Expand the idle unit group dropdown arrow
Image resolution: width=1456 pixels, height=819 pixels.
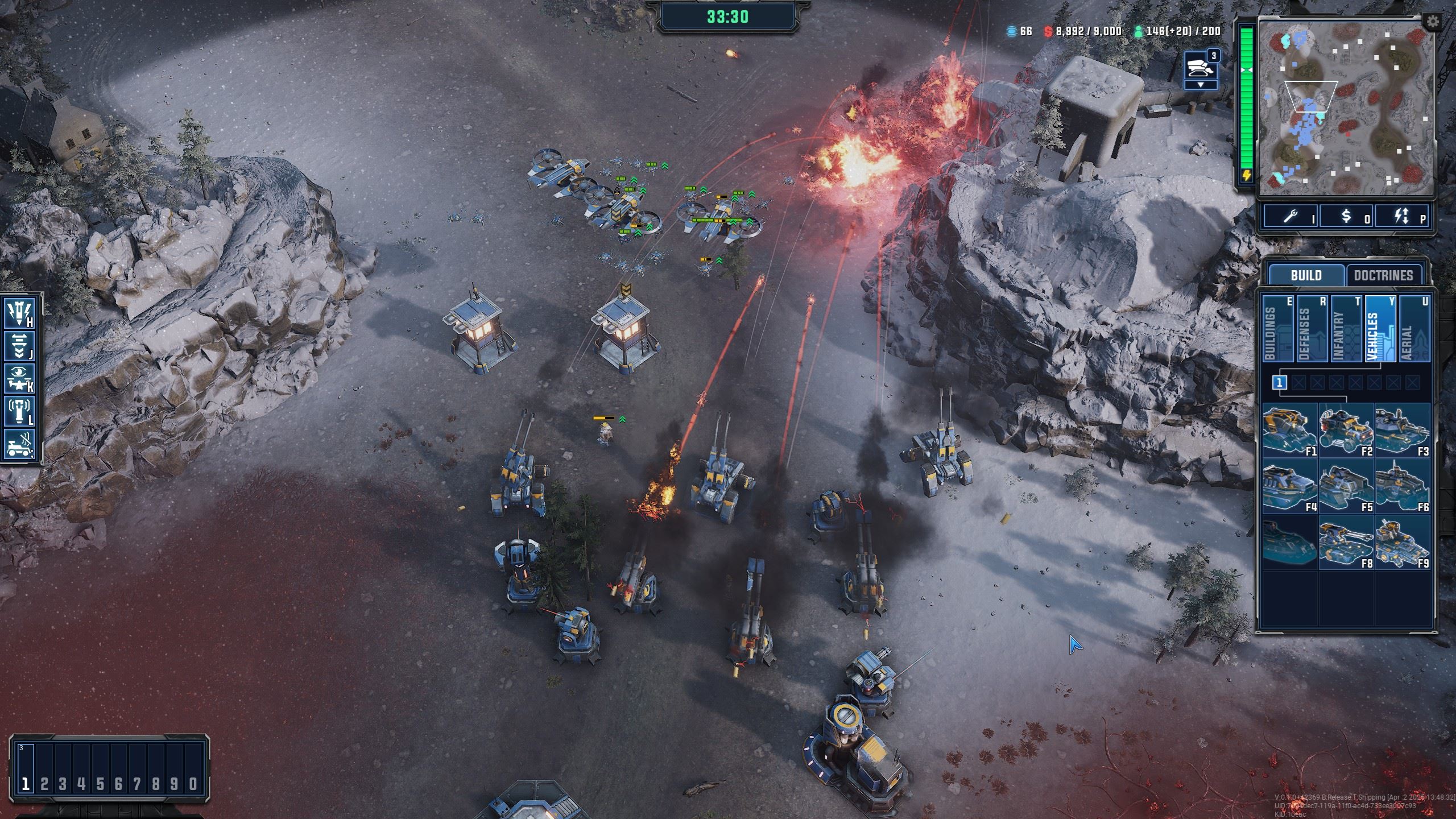[x=1201, y=85]
